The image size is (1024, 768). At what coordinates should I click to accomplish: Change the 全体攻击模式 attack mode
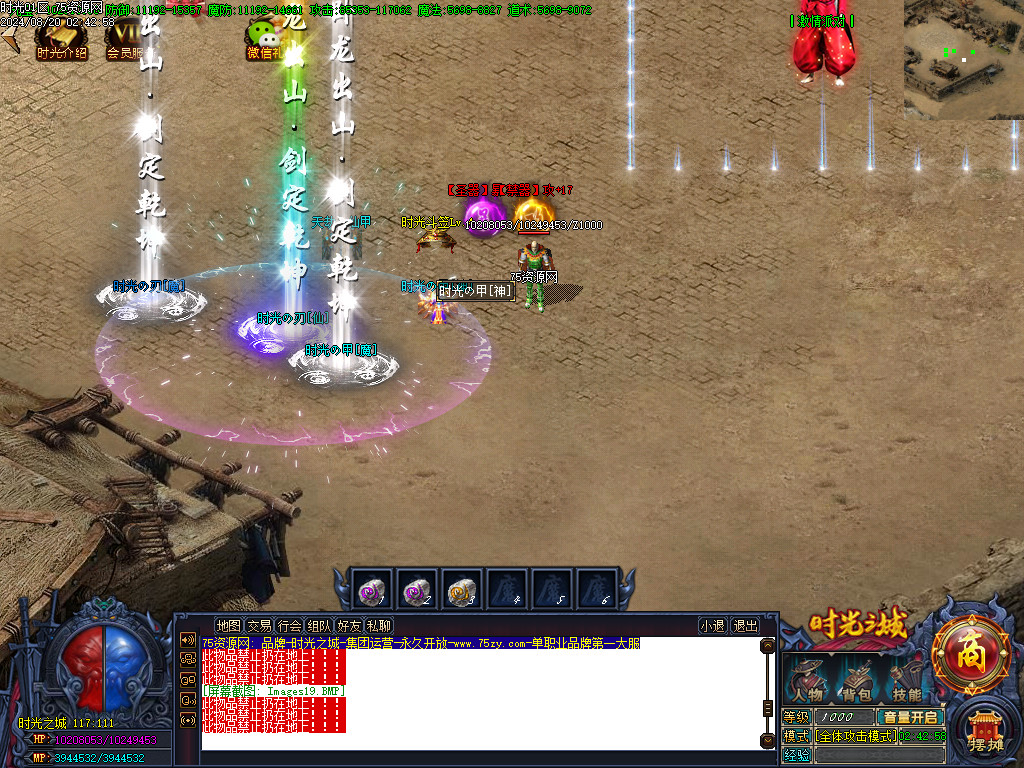pyautogui.click(x=855, y=736)
